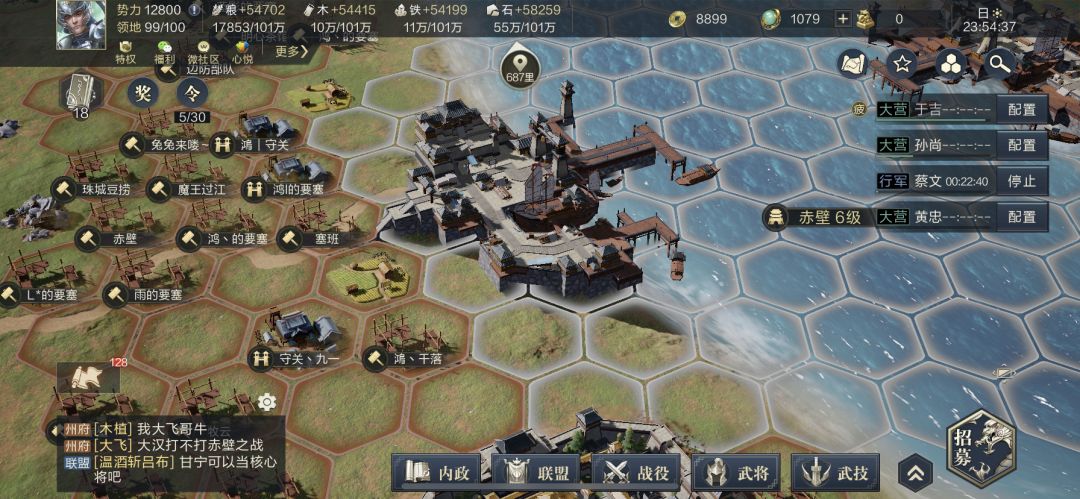The image size is (1080, 499).
Task: Expand the 更多 (More) shortcuts
Action: [x=290, y=51]
